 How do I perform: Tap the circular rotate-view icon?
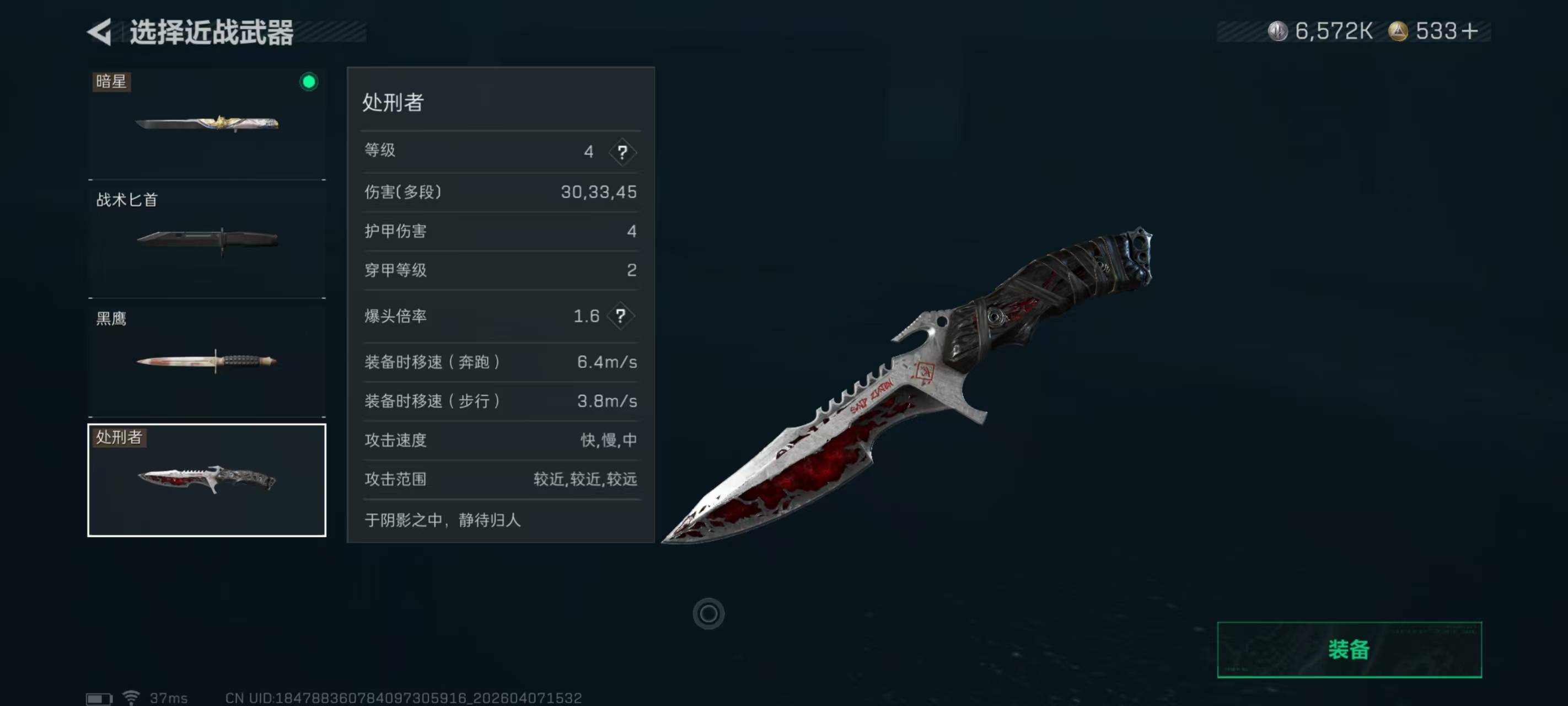click(708, 613)
